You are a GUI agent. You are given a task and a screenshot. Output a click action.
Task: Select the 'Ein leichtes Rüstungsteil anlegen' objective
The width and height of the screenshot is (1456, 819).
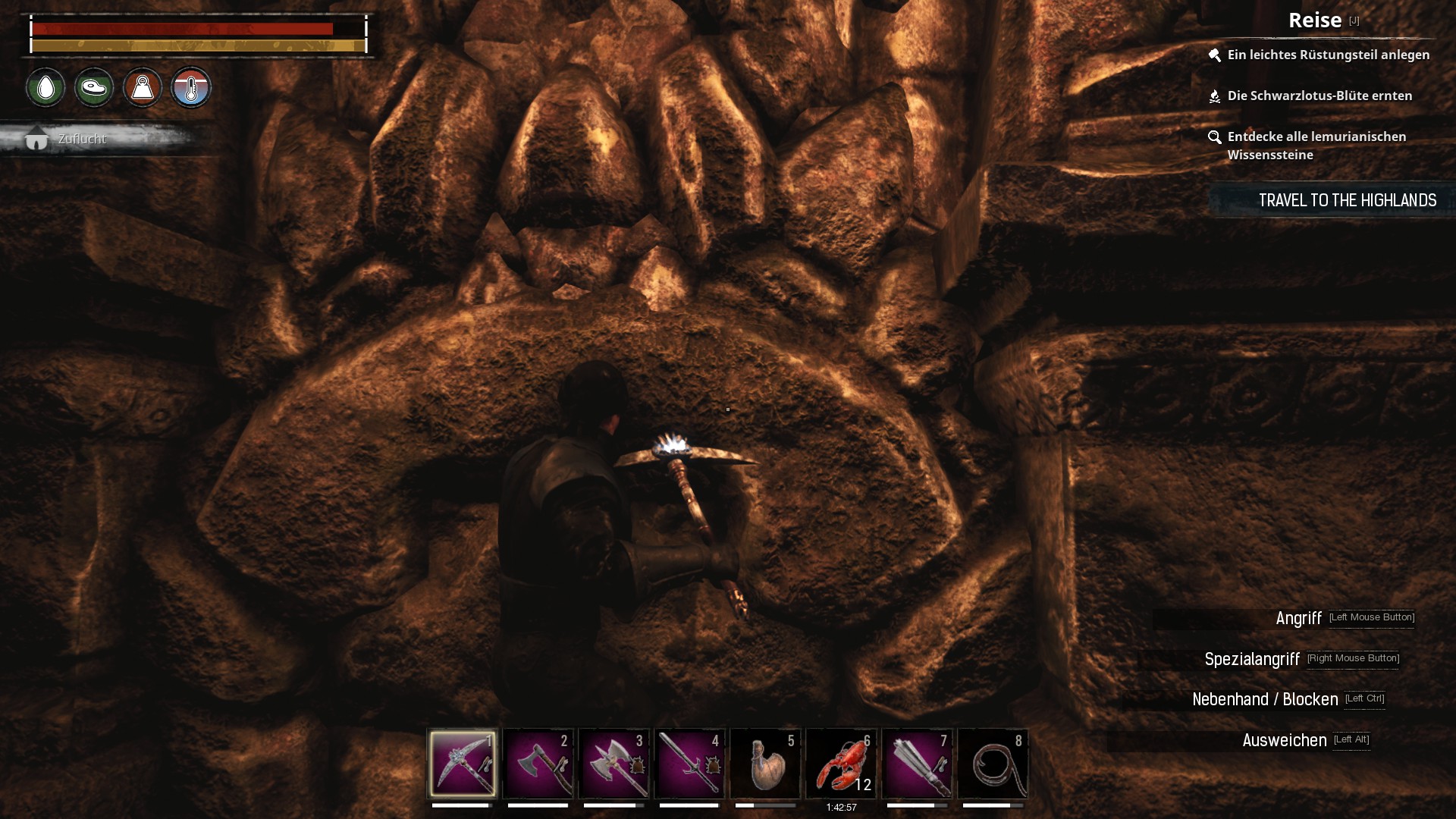[1328, 55]
